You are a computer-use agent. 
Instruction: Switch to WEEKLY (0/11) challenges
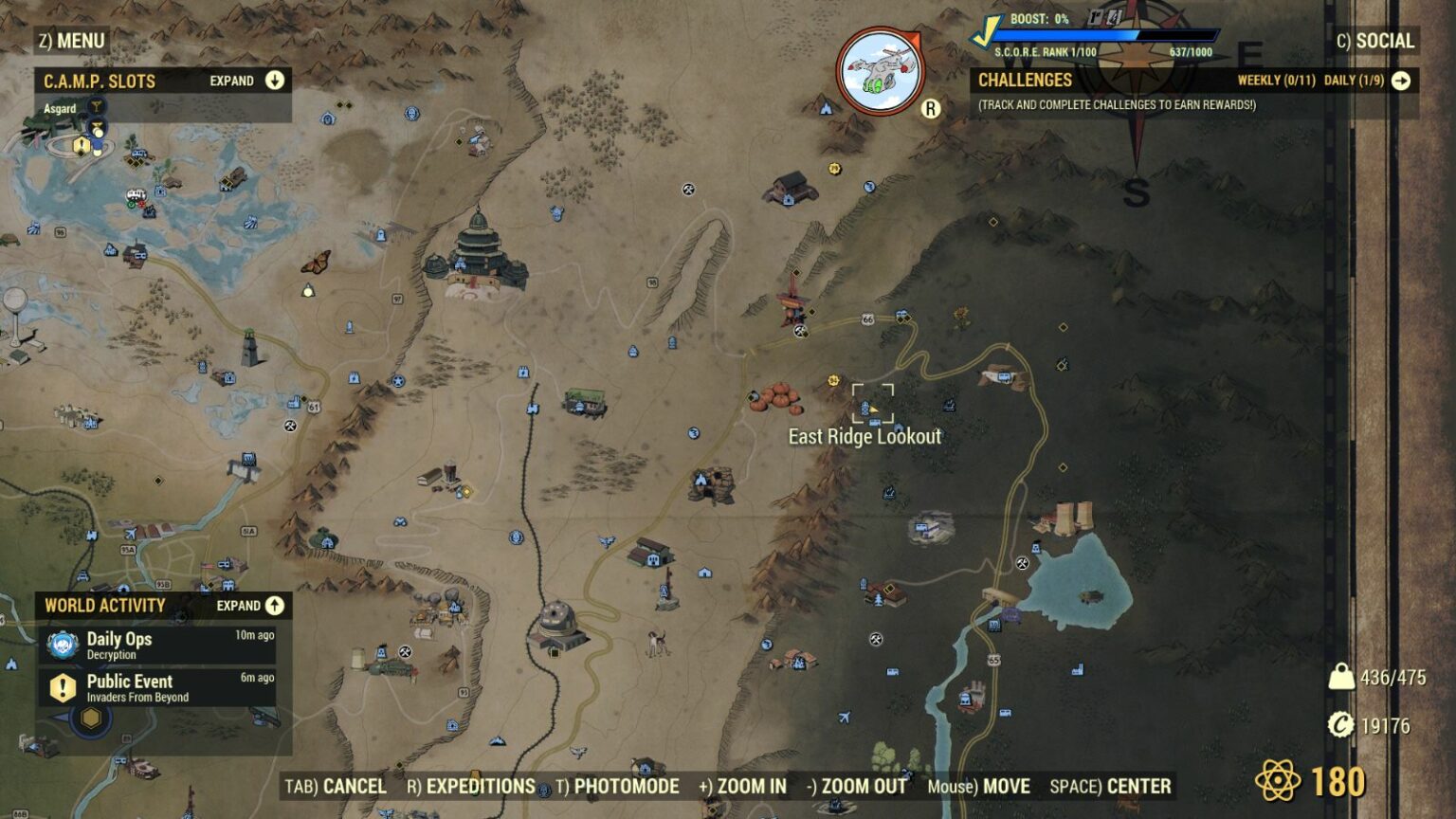coord(1274,82)
